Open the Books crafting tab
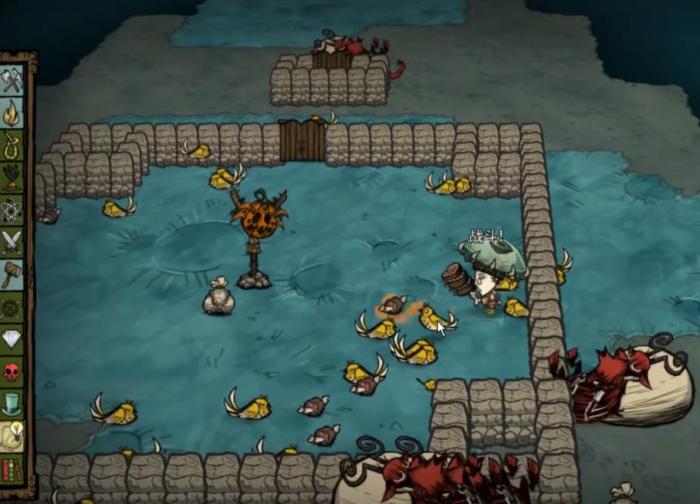The image size is (700, 504). 13,467
